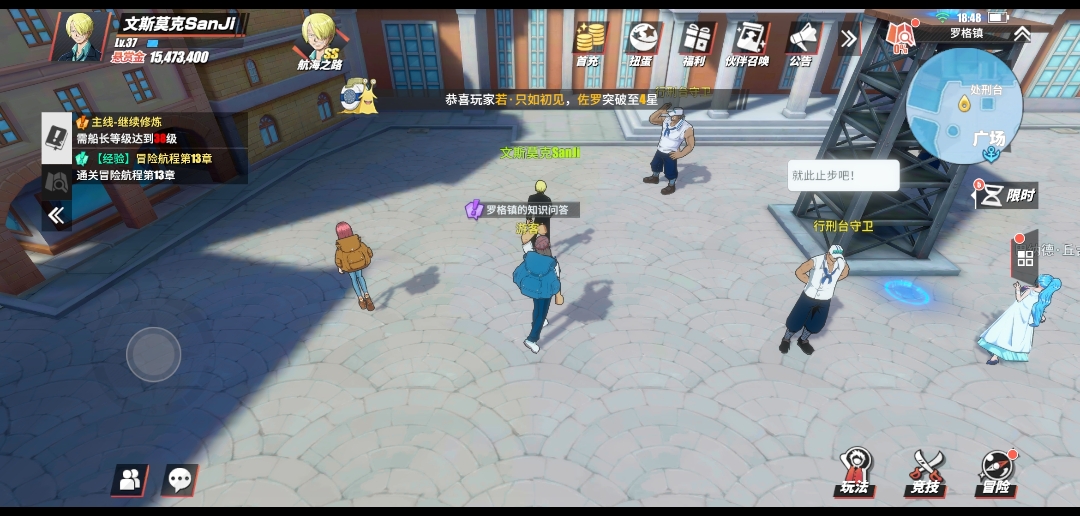
Task: Open the 公告 announcements megaphone
Action: [801, 43]
